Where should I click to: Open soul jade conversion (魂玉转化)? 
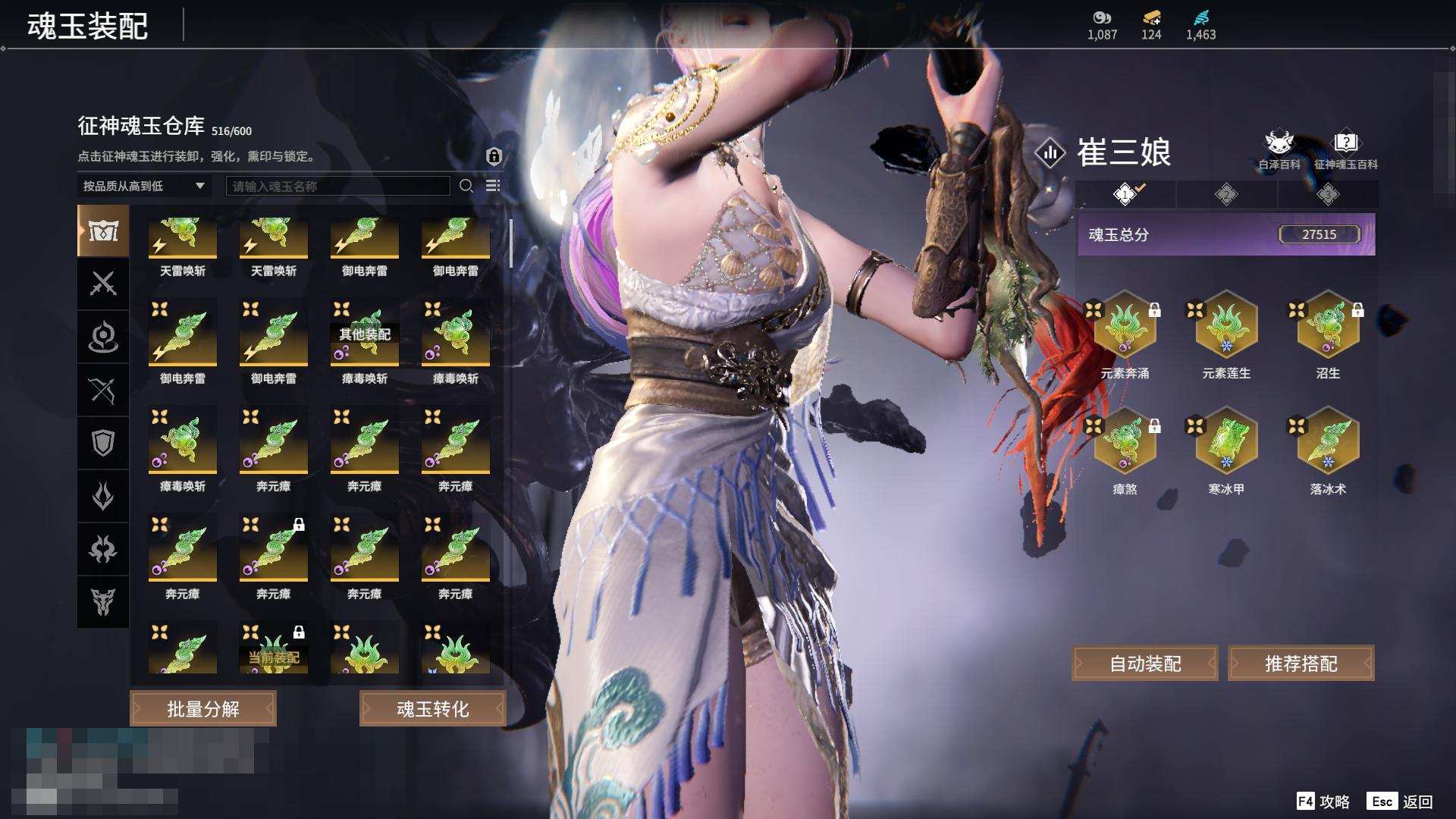click(432, 709)
